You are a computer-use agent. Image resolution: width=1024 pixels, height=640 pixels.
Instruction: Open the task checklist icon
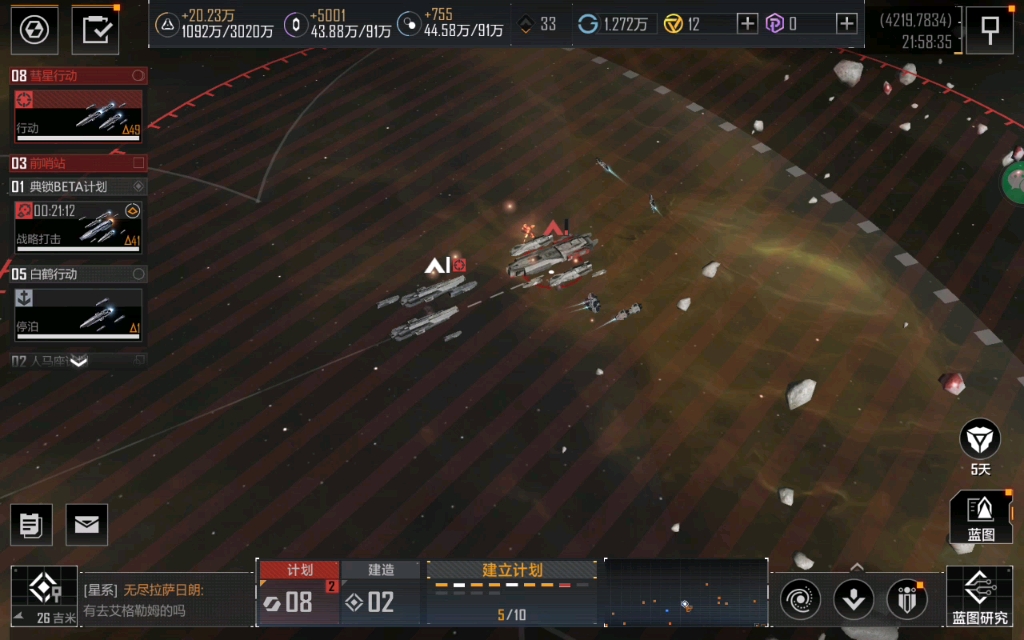pyautogui.click(x=95, y=29)
